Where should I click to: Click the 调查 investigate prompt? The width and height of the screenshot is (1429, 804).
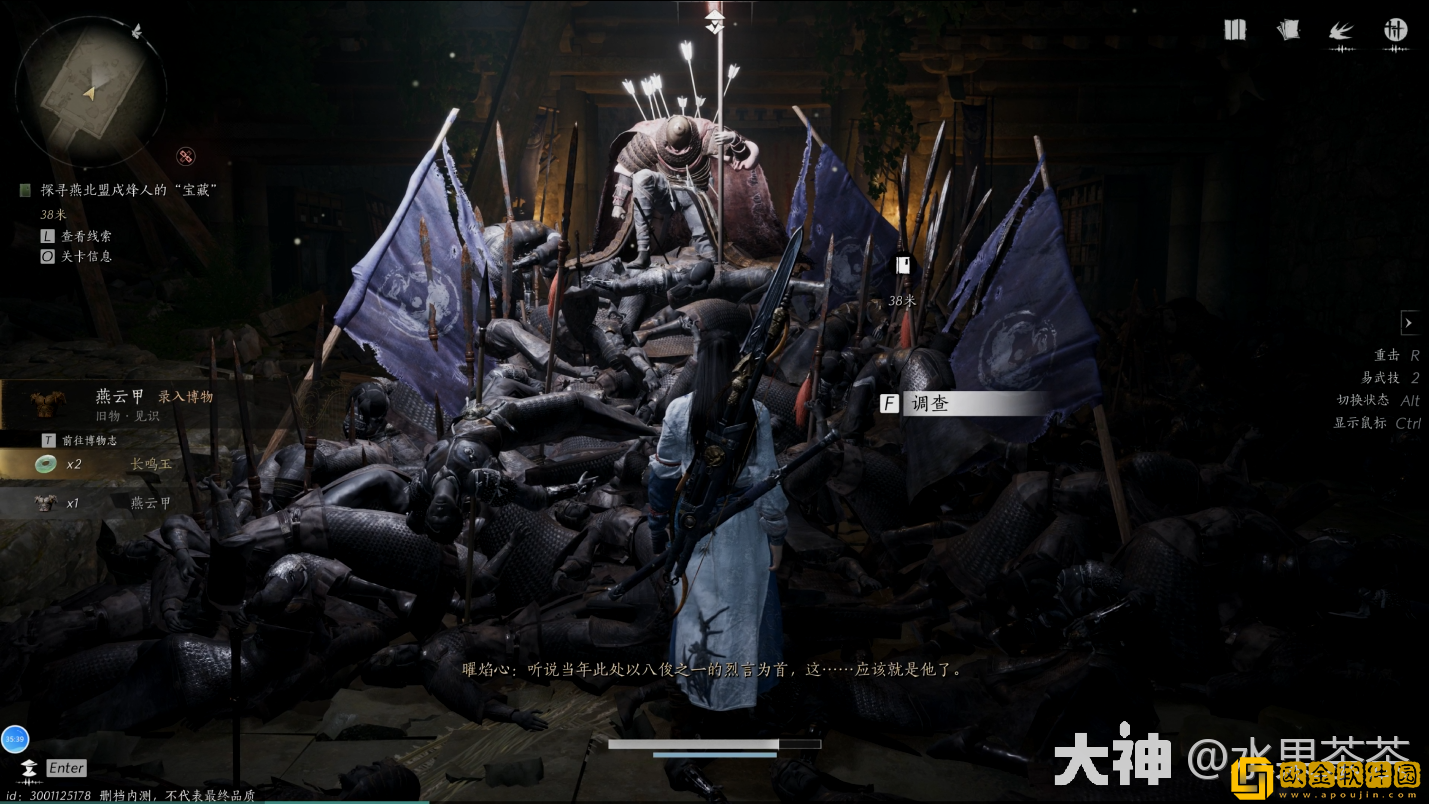click(x=964, y=404)
